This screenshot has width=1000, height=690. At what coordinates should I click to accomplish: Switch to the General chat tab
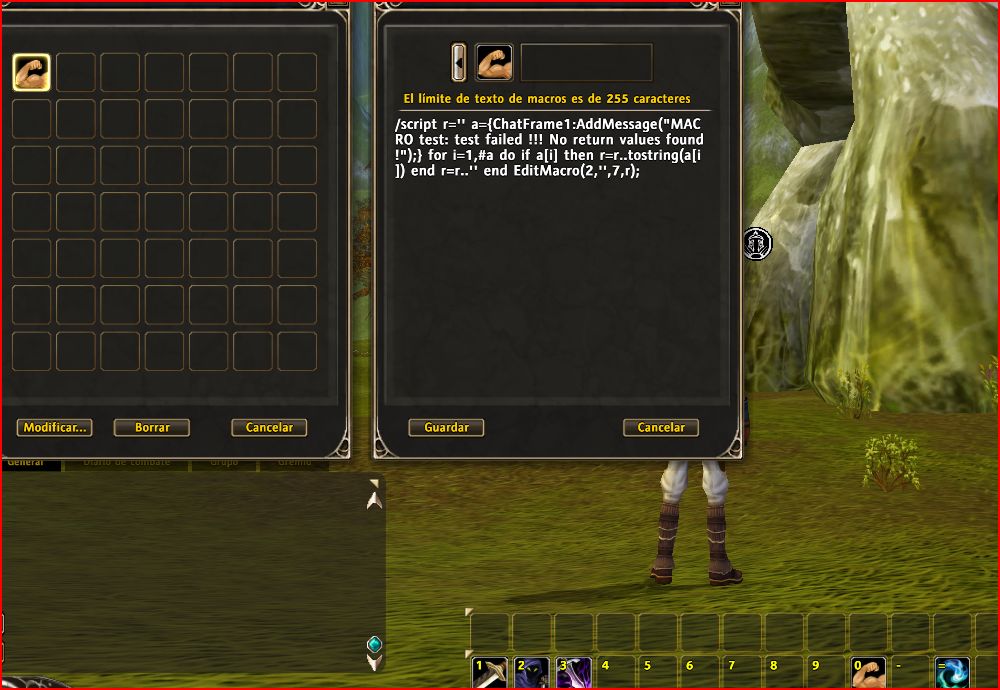pyautogui.click(x=26, y=463)
